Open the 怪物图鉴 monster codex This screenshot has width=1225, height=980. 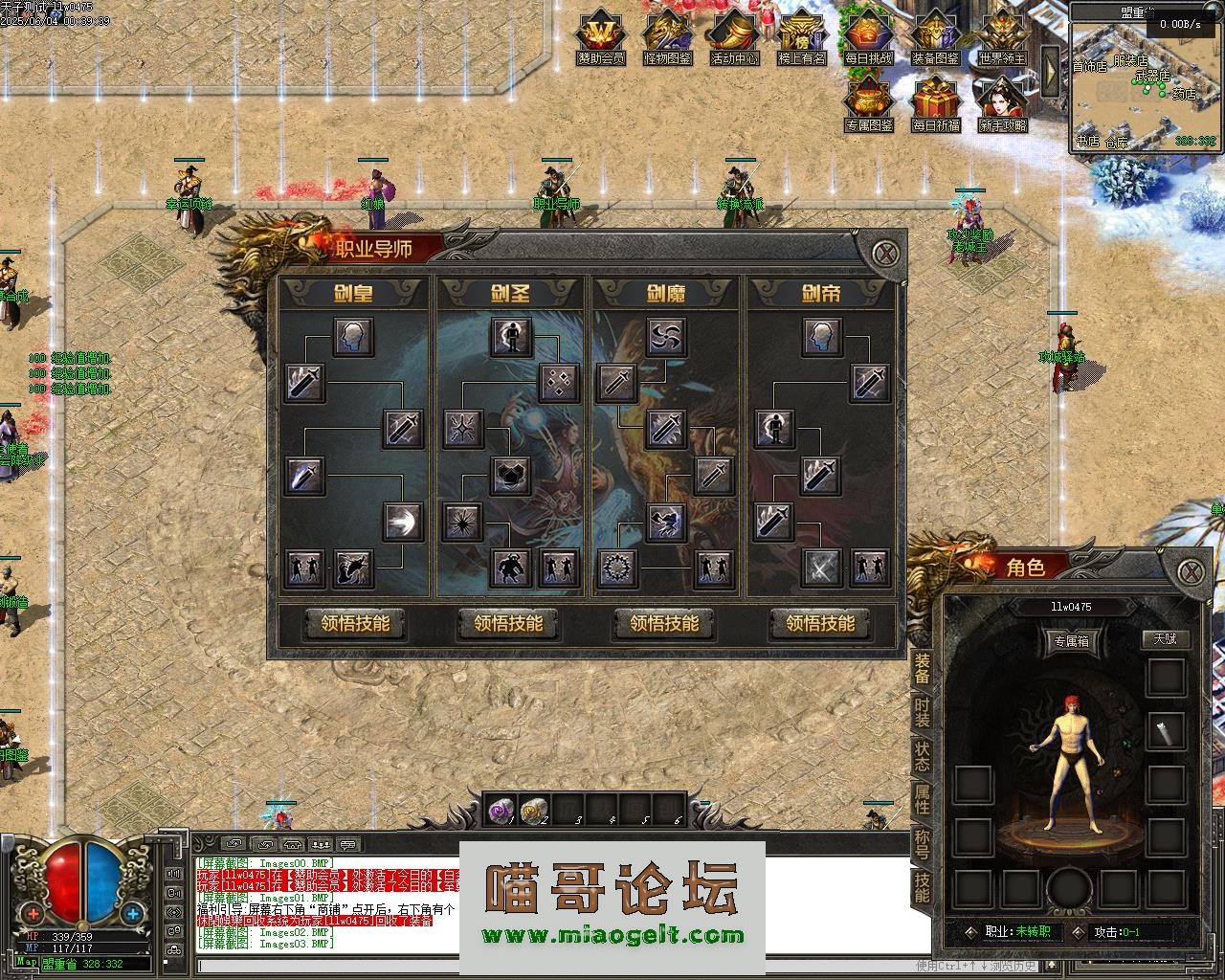point(668,37)
